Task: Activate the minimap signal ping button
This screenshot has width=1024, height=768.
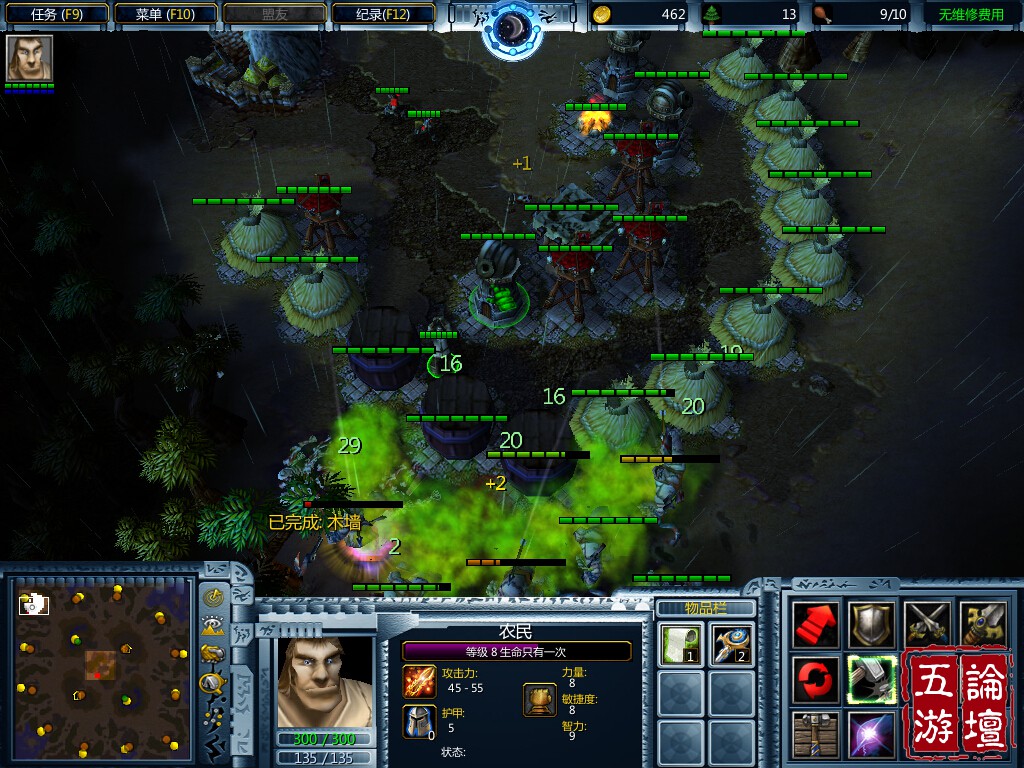Action: coord(213,597)
